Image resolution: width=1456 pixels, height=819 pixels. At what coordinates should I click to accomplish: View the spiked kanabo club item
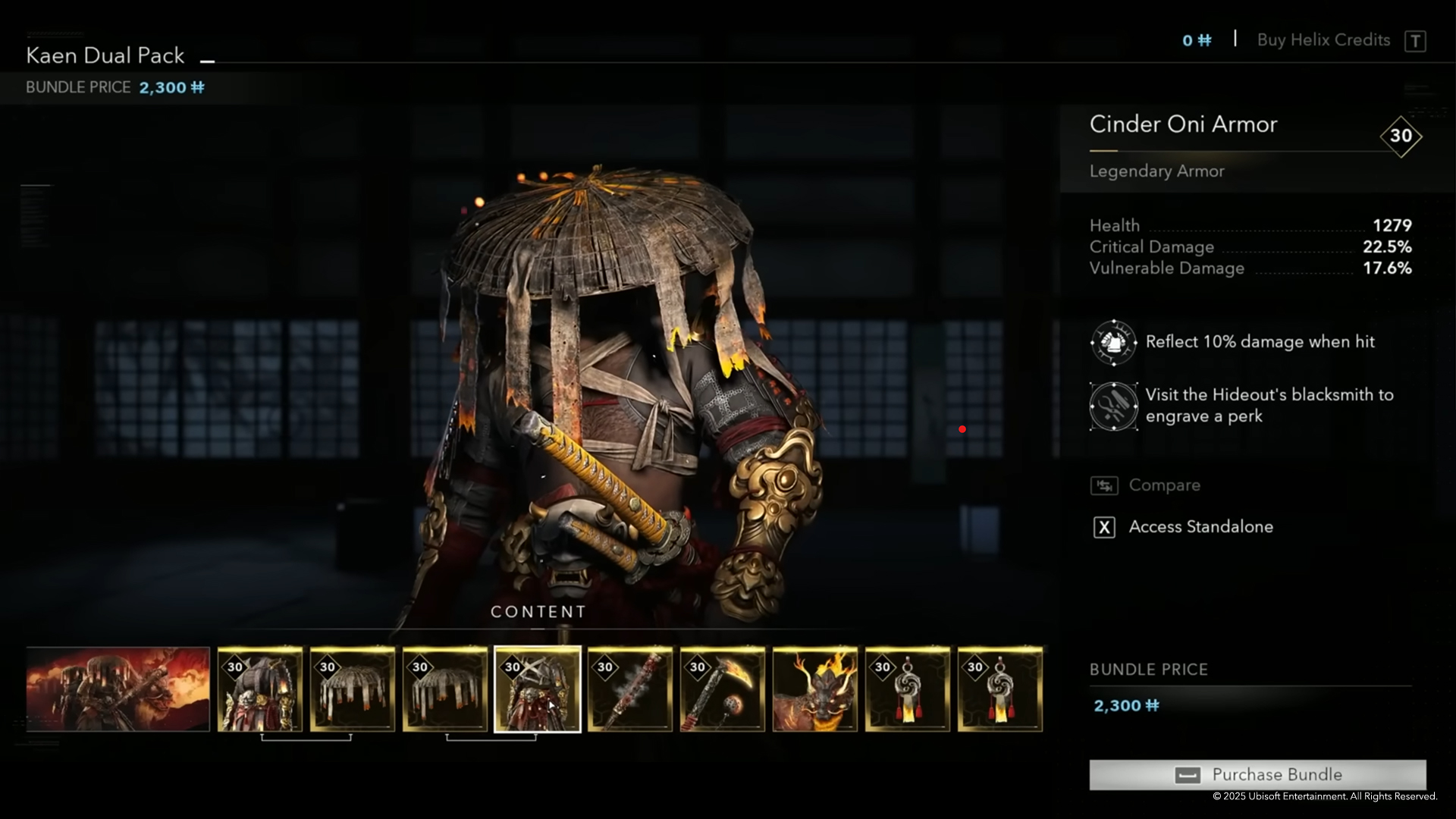pos(630,689)
